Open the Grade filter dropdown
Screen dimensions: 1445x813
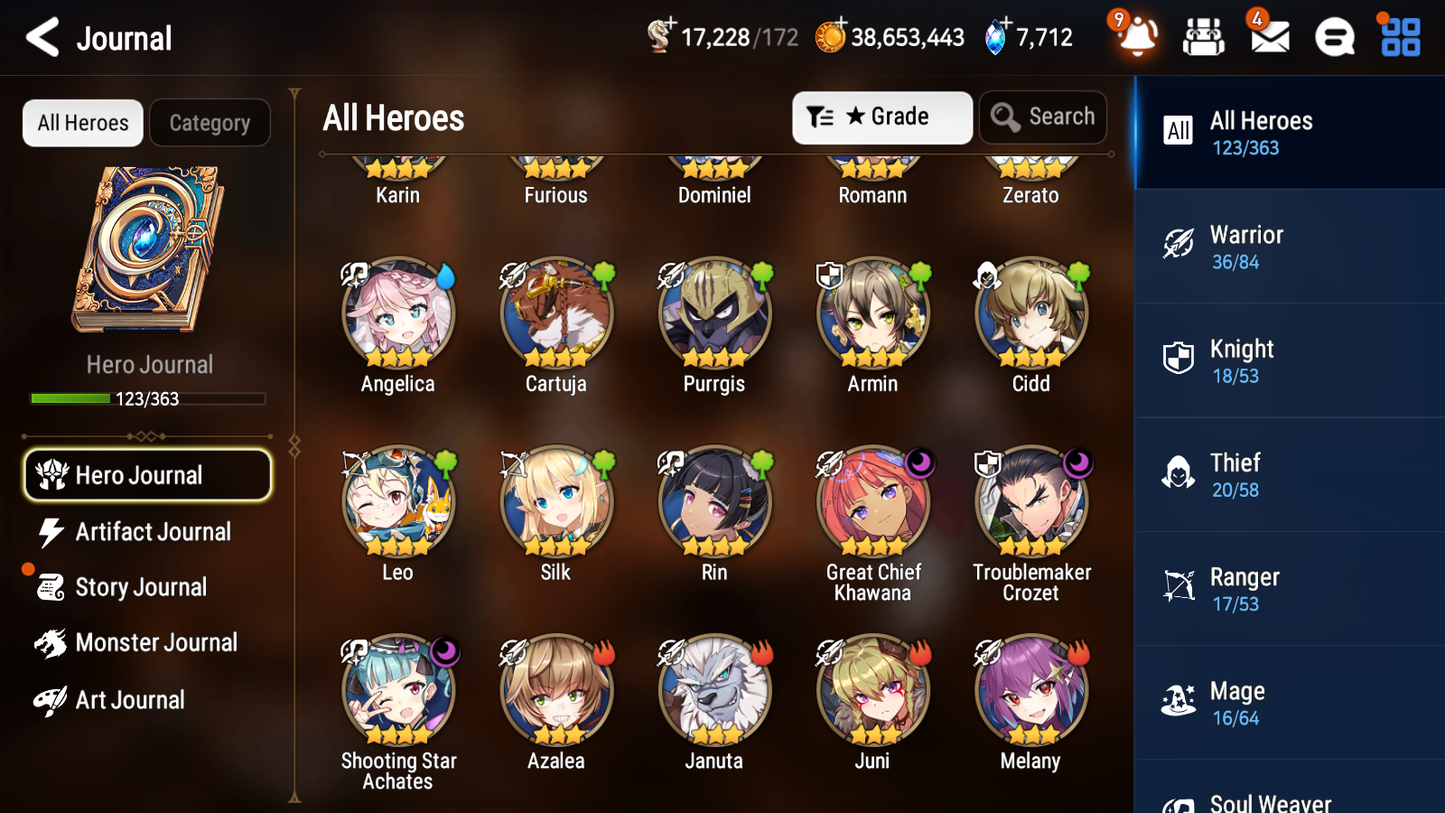pyautogui.click(x=882, y=117)
